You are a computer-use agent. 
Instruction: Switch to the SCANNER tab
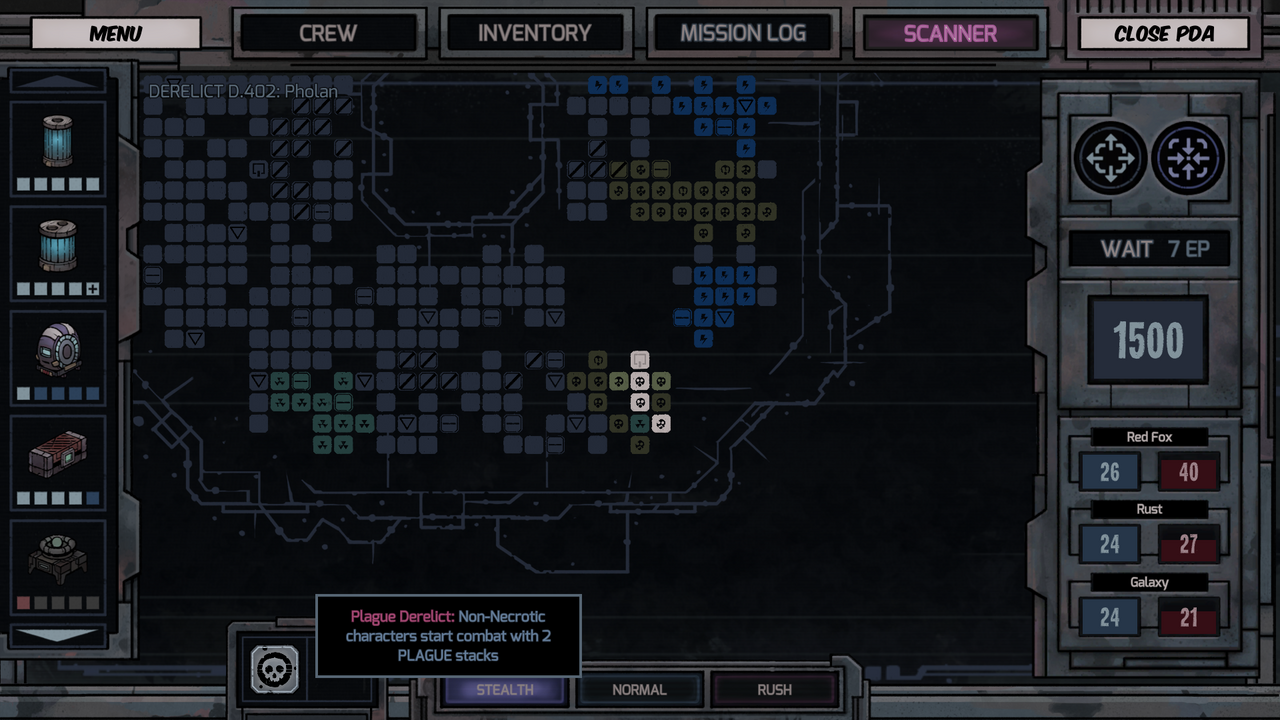pos(948,32)
